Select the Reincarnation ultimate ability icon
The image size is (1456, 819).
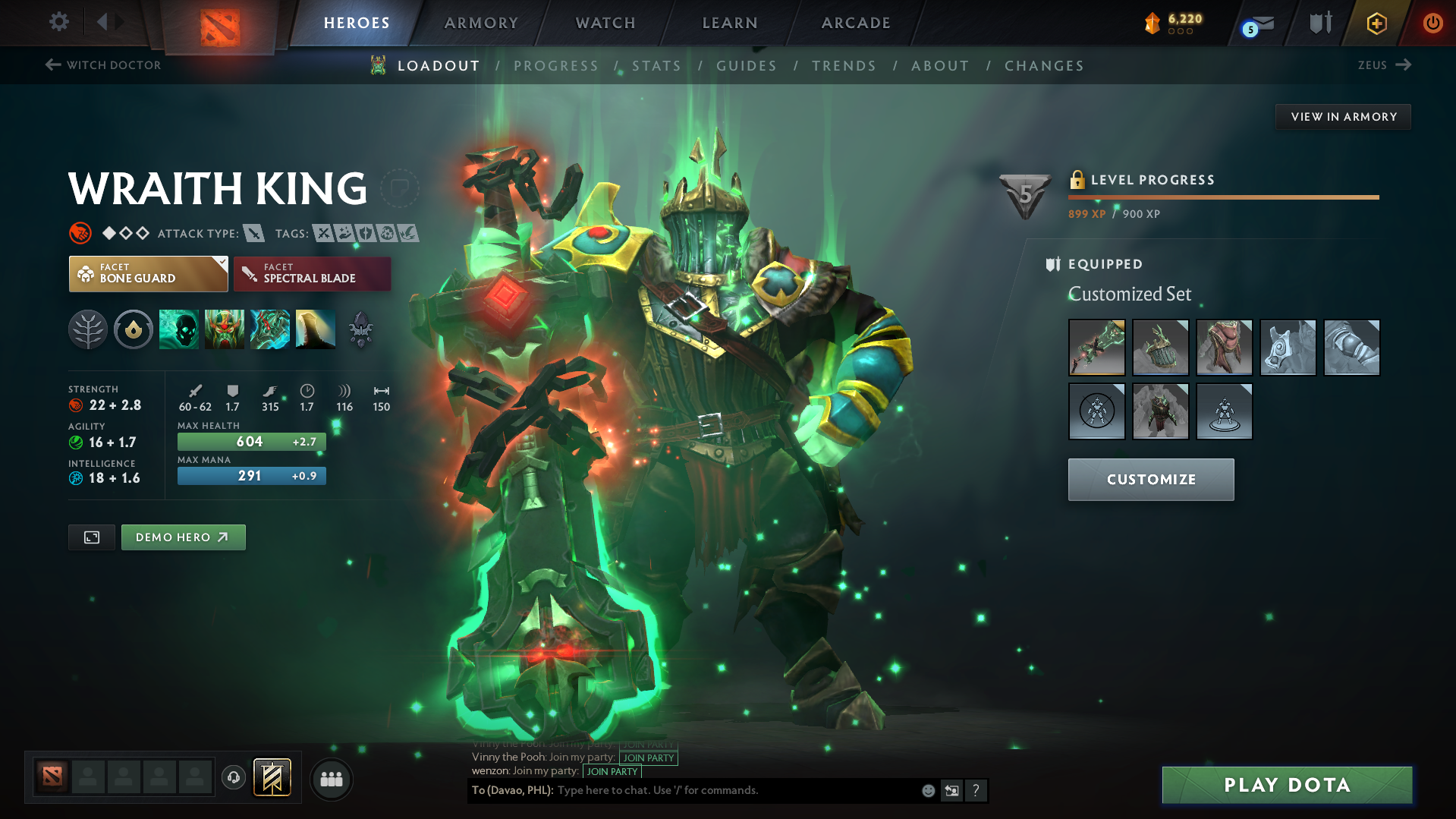tap(316, 329)
